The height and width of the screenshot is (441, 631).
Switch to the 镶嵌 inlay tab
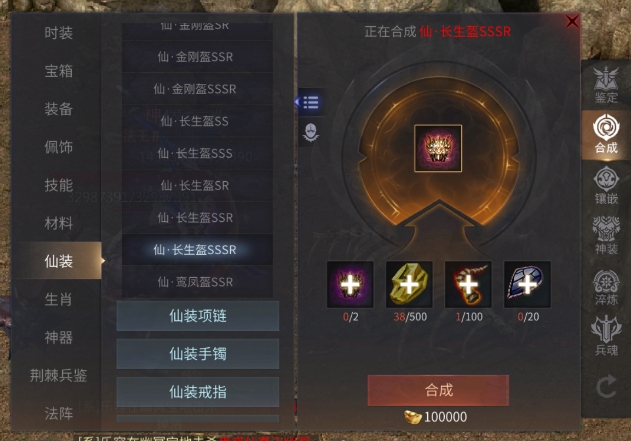(x=606, y=185)
